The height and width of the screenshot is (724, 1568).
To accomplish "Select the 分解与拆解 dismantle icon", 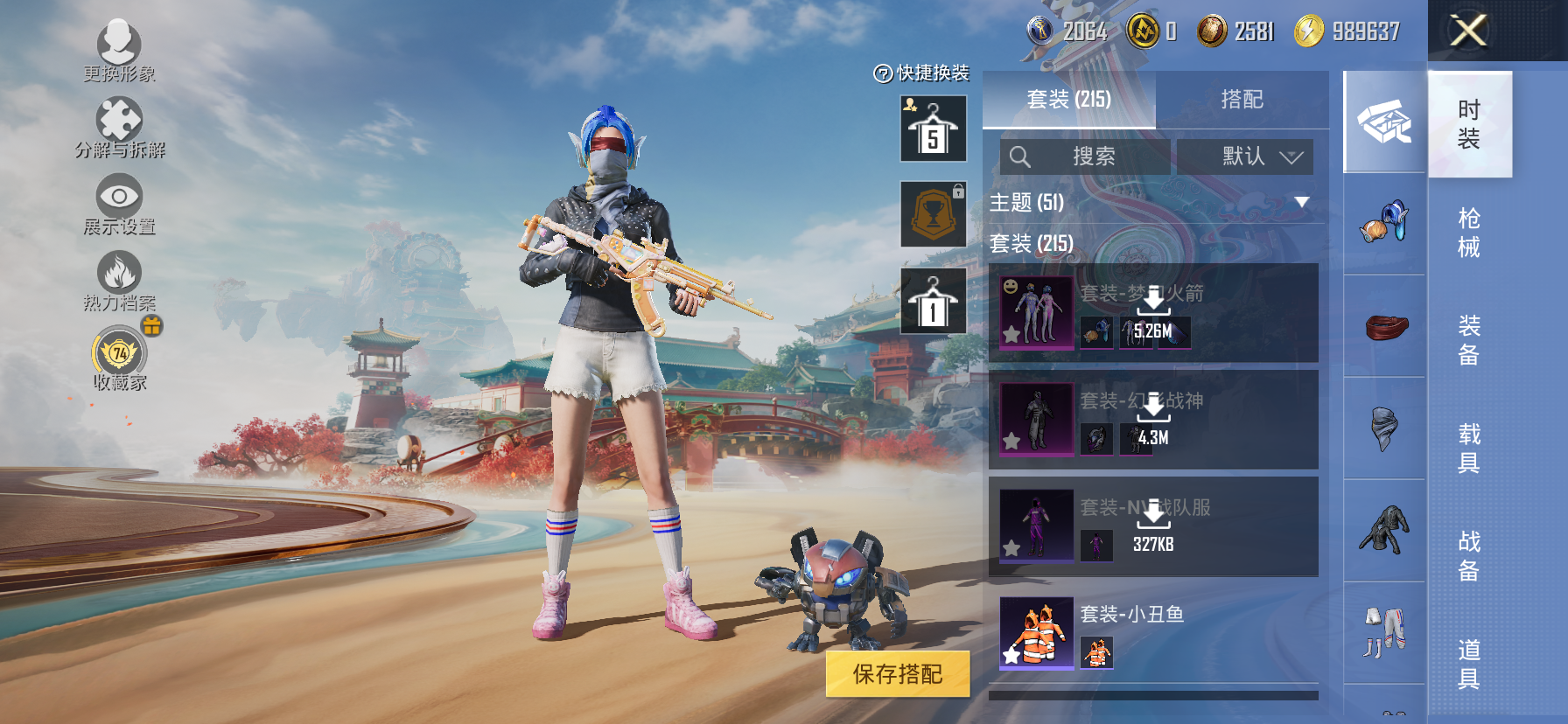I will tap(121, 122).
